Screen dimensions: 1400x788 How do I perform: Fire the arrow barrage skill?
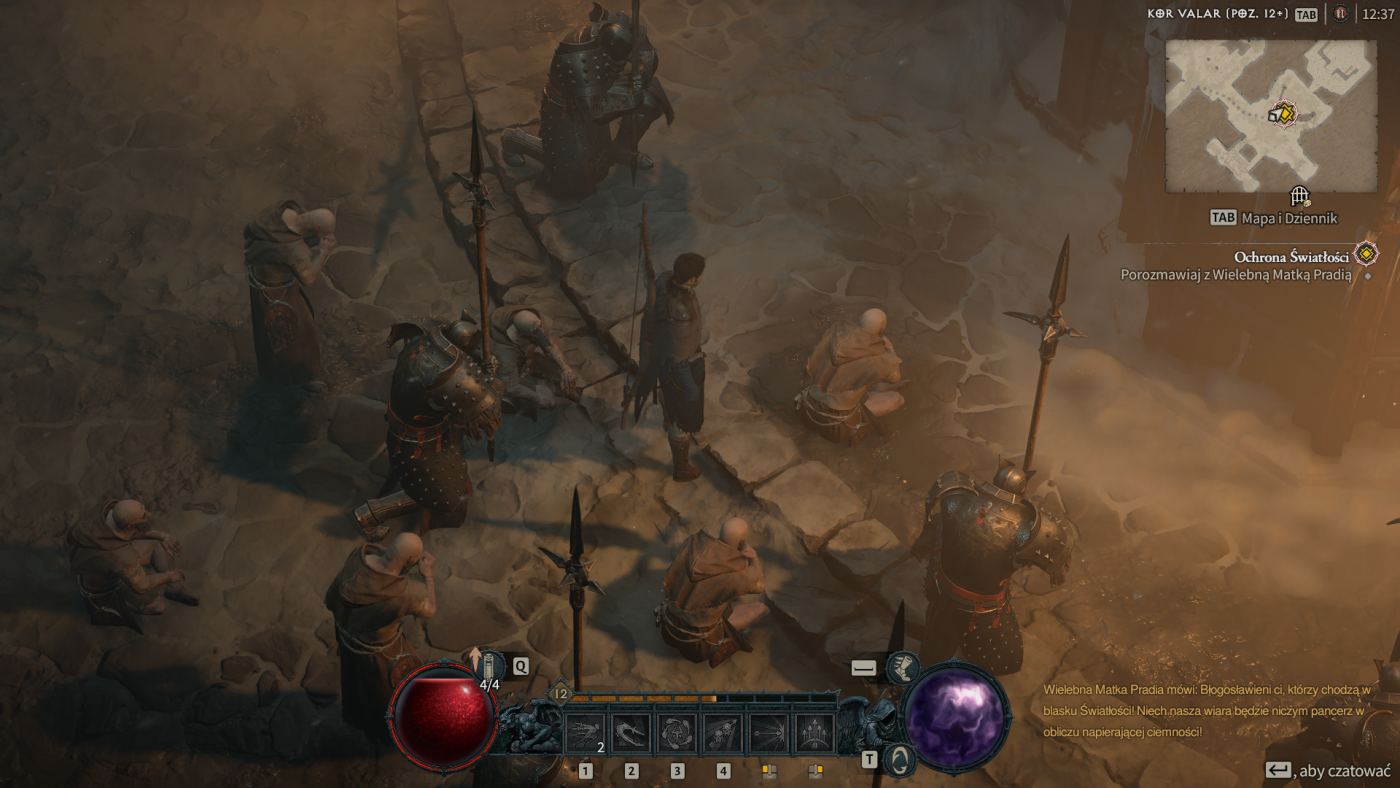[815, 733]
